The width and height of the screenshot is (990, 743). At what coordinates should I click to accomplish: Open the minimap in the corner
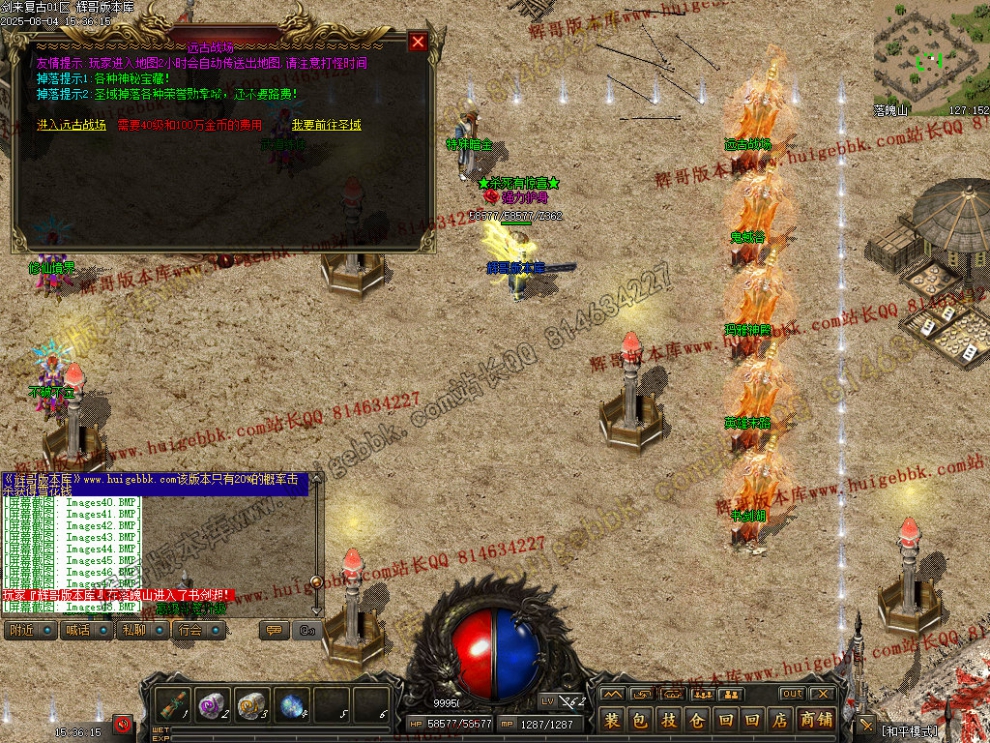[930, 55]
